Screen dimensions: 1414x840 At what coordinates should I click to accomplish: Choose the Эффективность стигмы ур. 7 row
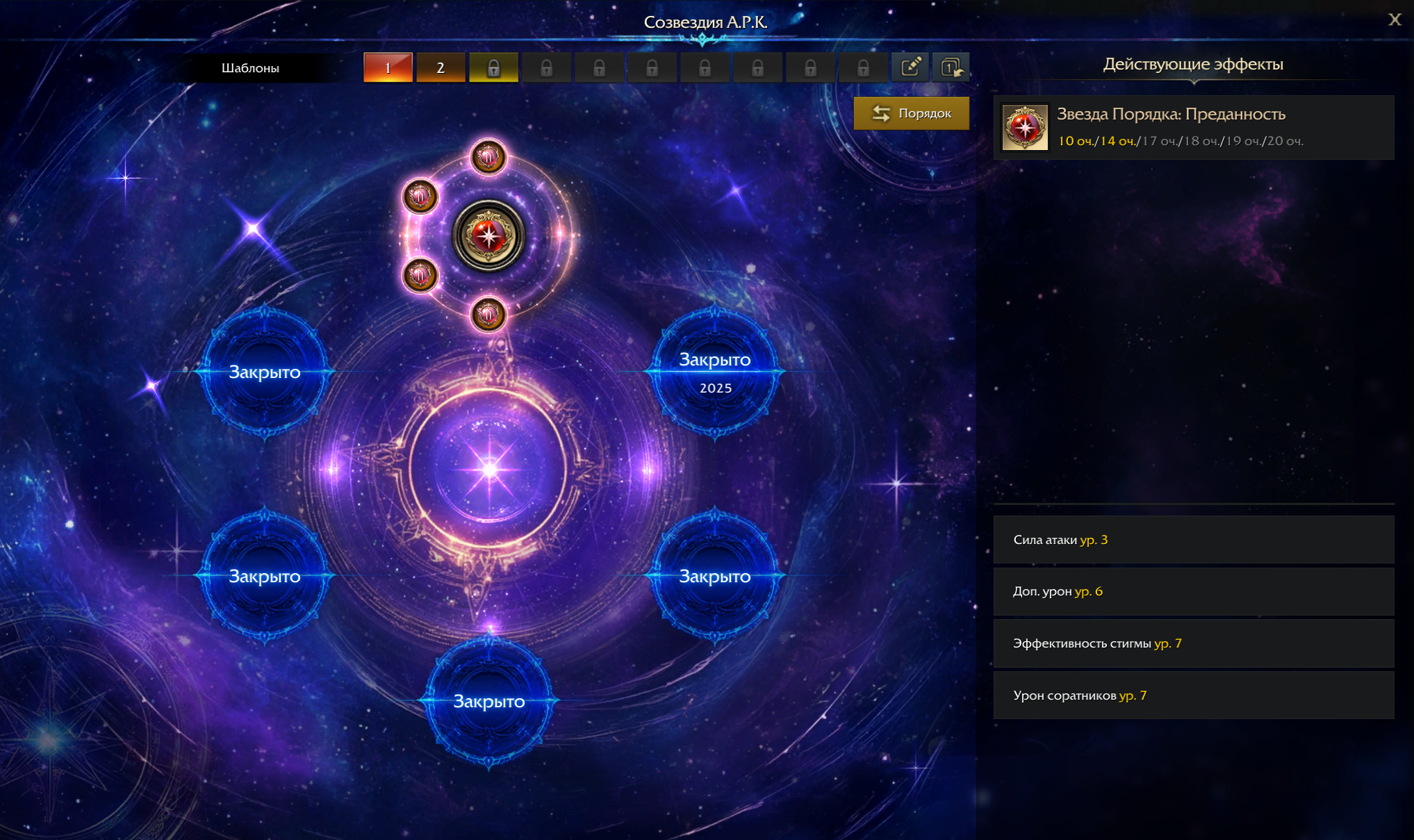tap(1193, 643)
